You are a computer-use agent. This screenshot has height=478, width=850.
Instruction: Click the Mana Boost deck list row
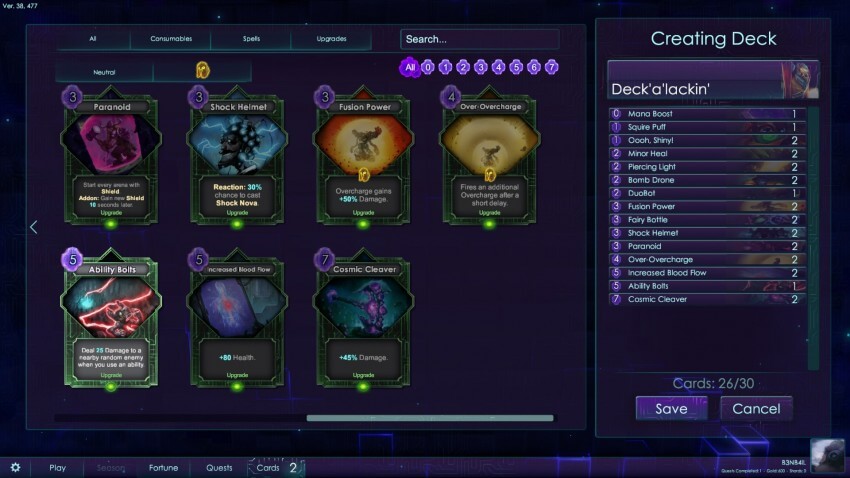(707, 114)
